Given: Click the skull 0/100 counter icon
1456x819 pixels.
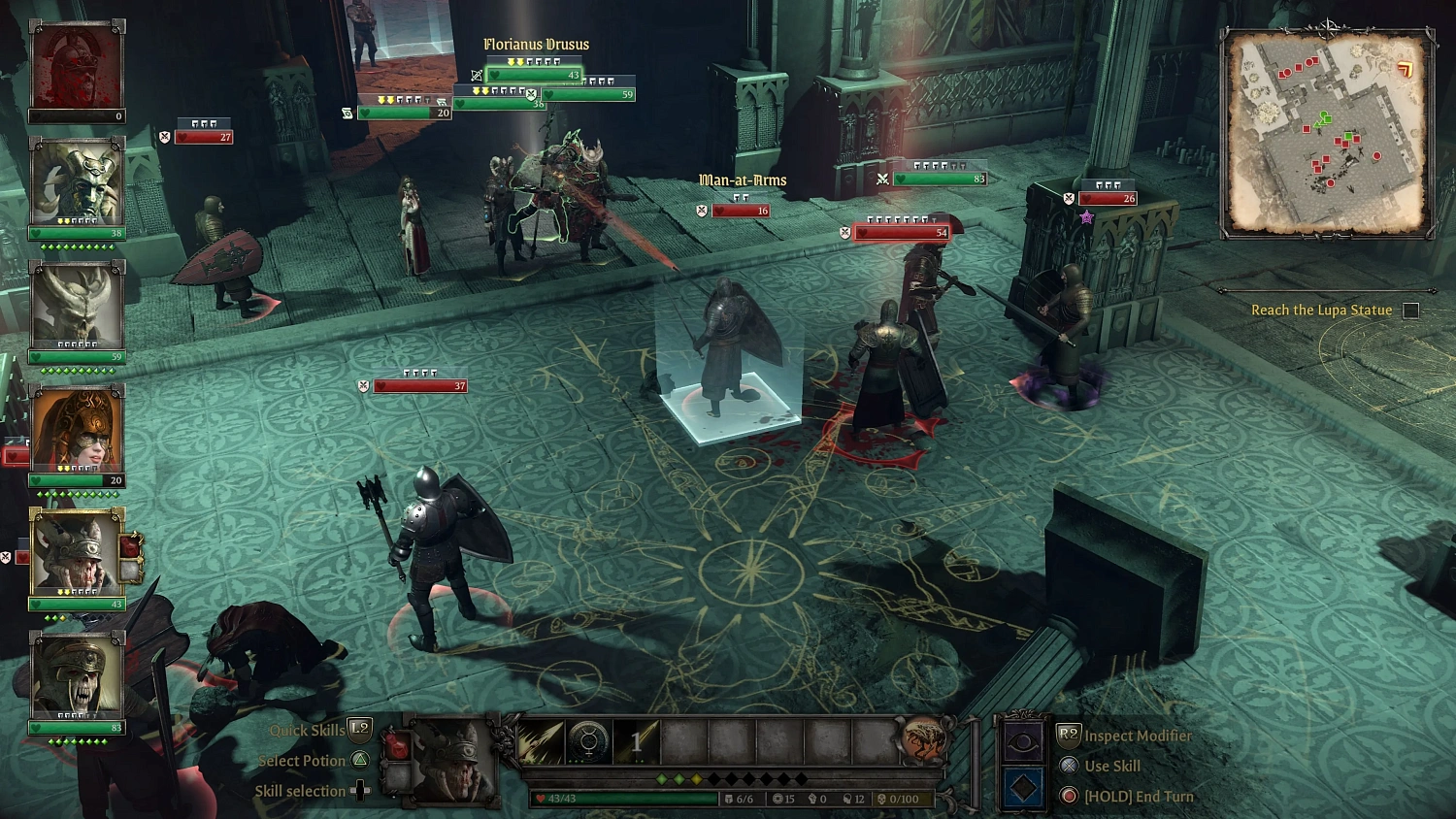Looking at the screenshot, I should click(x=879, y=798).
